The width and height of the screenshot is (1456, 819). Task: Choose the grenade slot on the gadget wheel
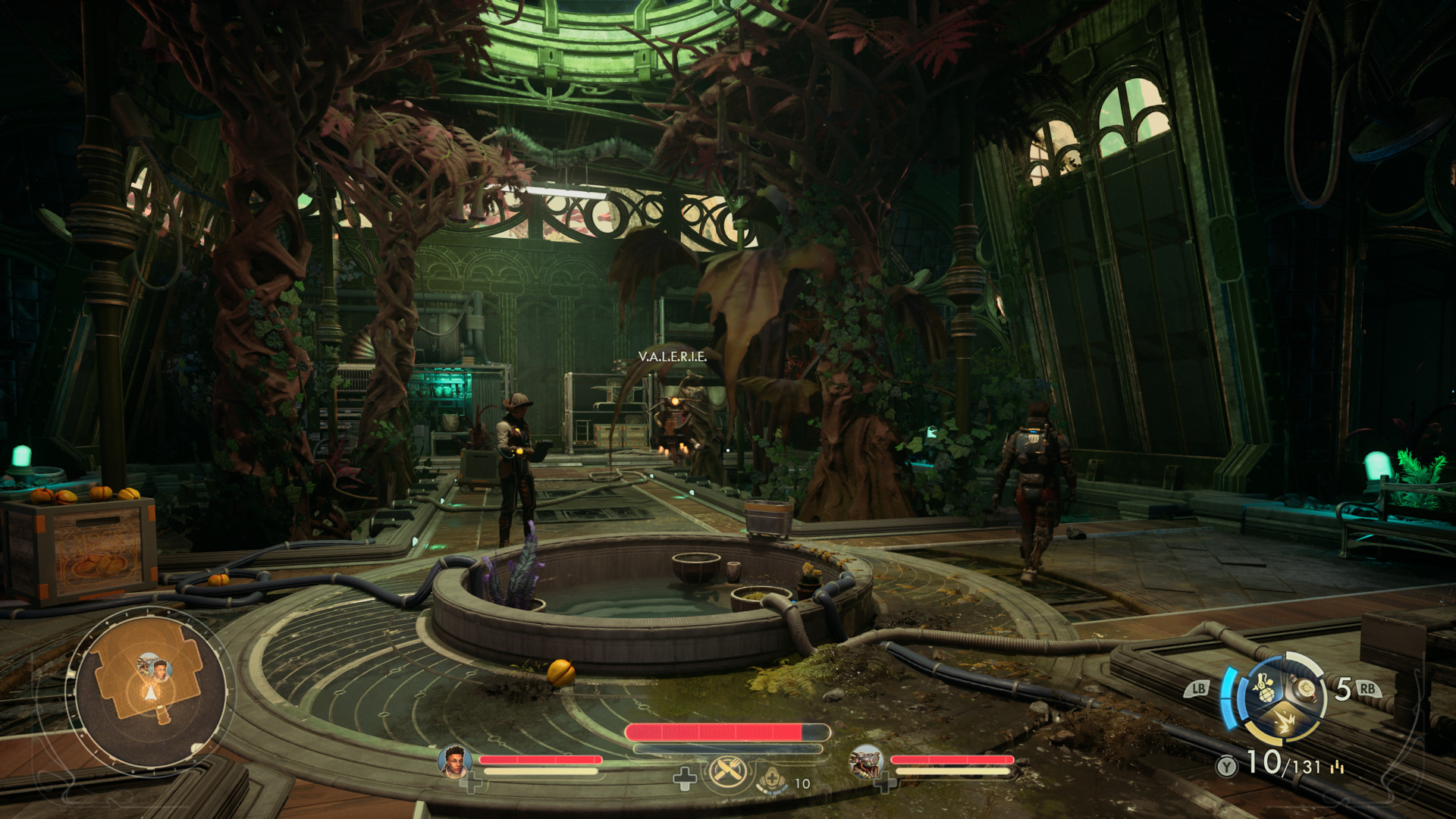coord(1263,687)
